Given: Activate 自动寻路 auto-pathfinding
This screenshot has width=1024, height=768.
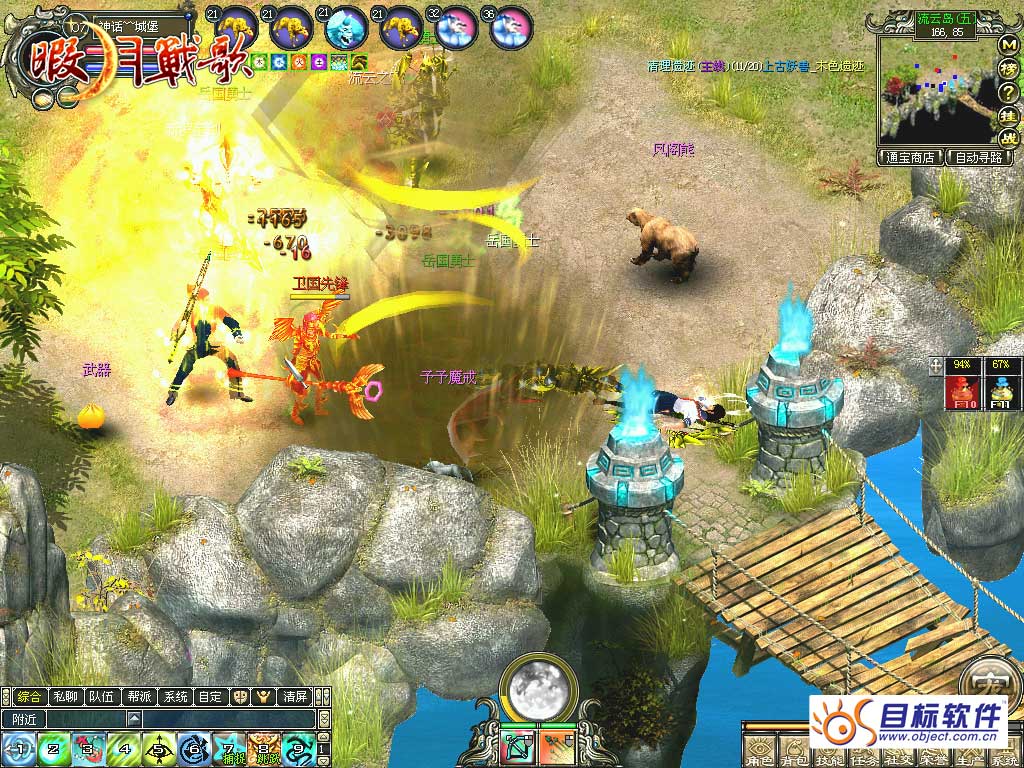Looking at the screenshot, I should coord(982,157).
